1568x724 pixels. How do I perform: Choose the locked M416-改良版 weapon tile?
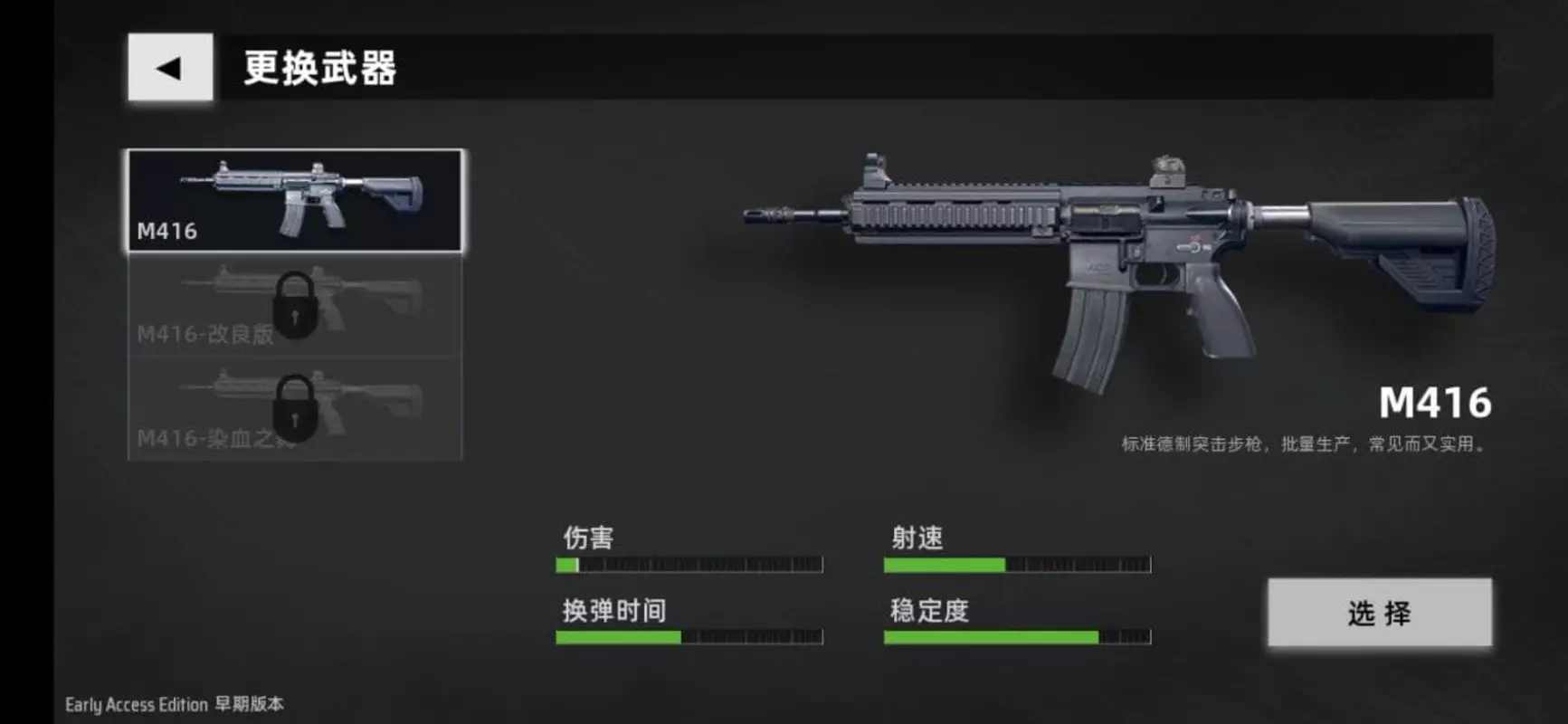[295, 306]
